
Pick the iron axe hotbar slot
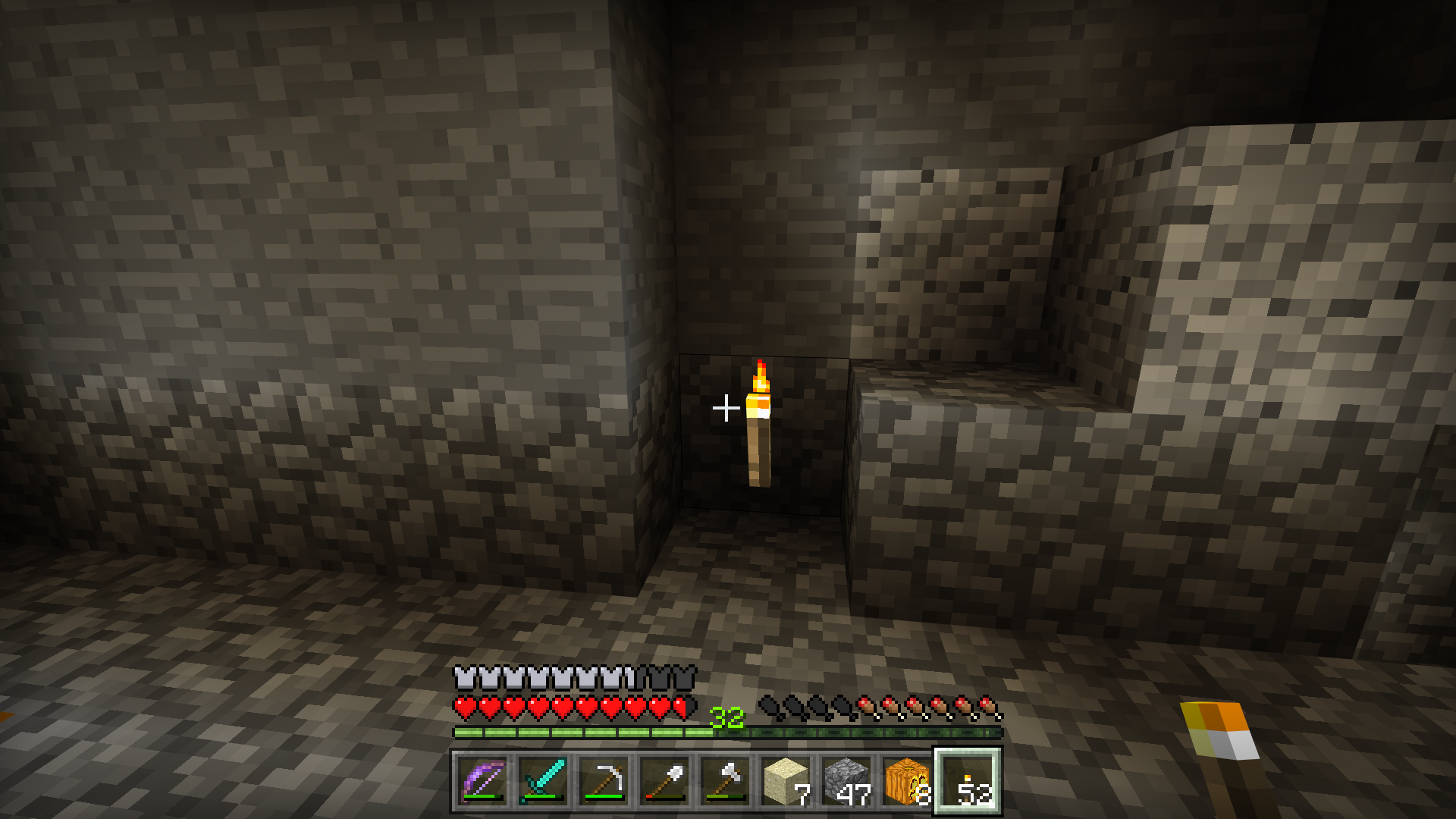coord(726,781)
